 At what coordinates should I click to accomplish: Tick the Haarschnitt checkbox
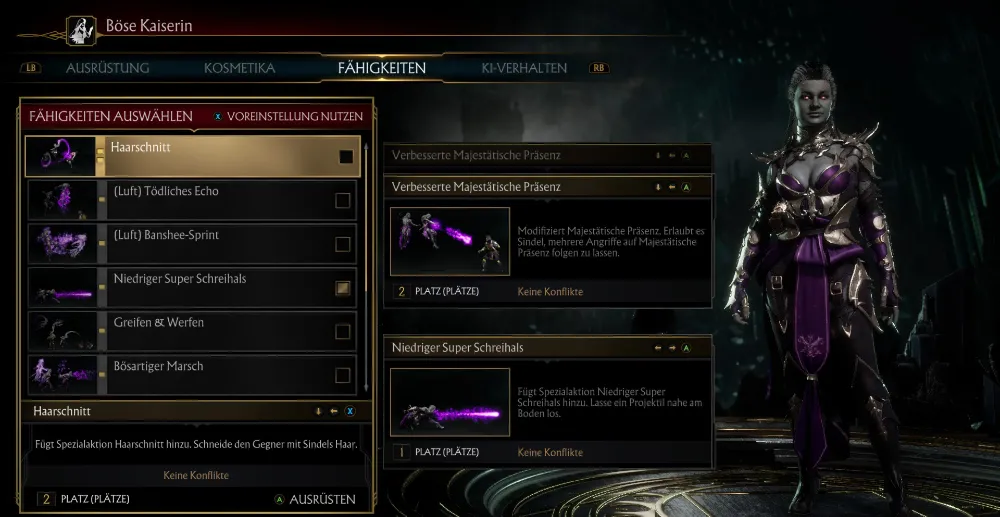(346, 157)
